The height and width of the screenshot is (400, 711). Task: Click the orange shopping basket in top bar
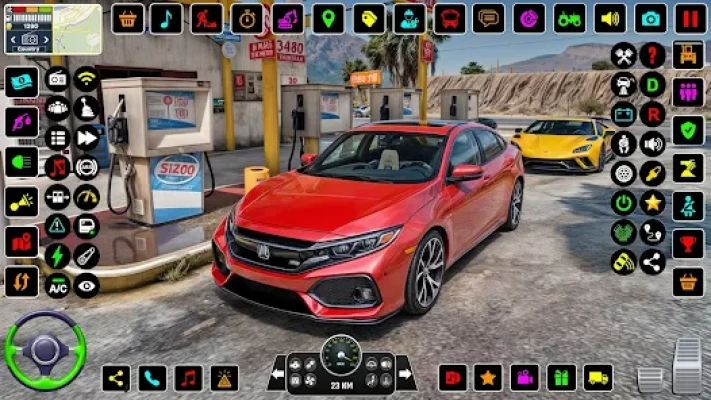point(127,18)
